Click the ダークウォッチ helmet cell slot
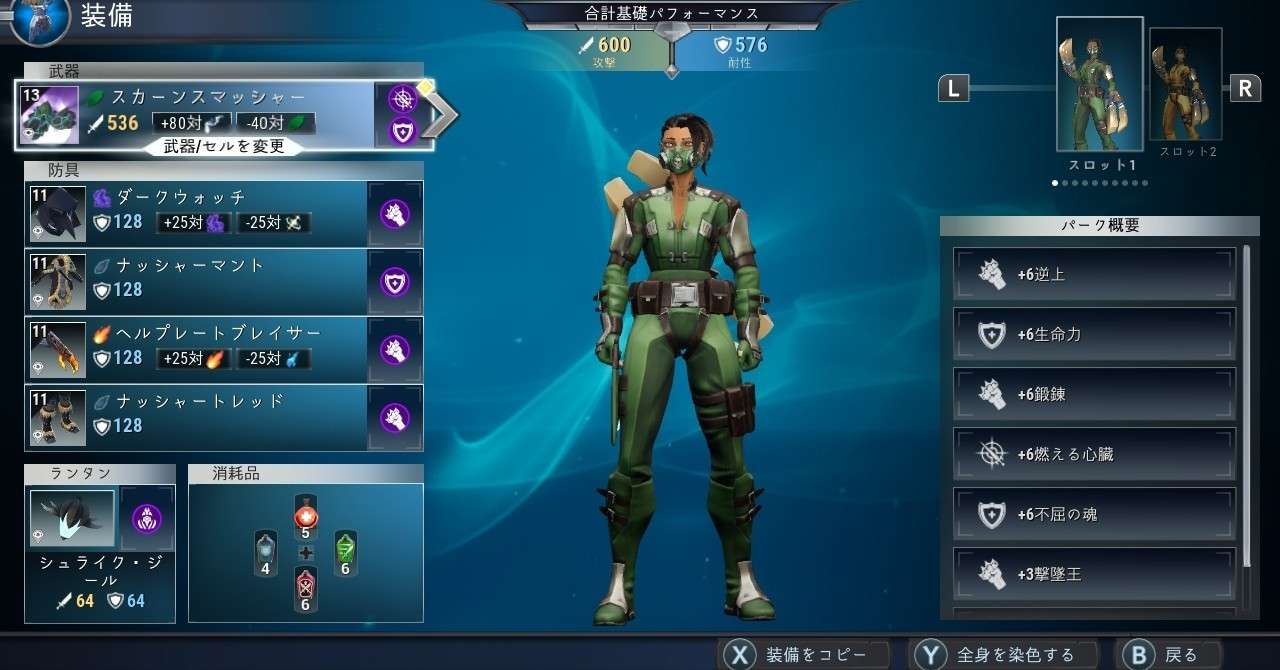1280x670 pixels. pyautogui.click(x=397, y=213)
